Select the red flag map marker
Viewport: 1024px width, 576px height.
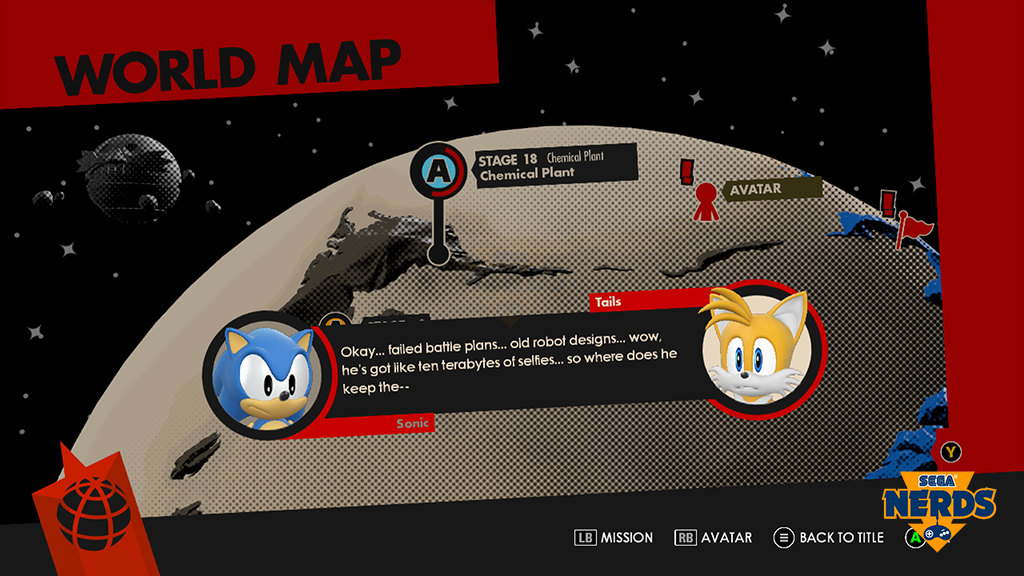909,226
